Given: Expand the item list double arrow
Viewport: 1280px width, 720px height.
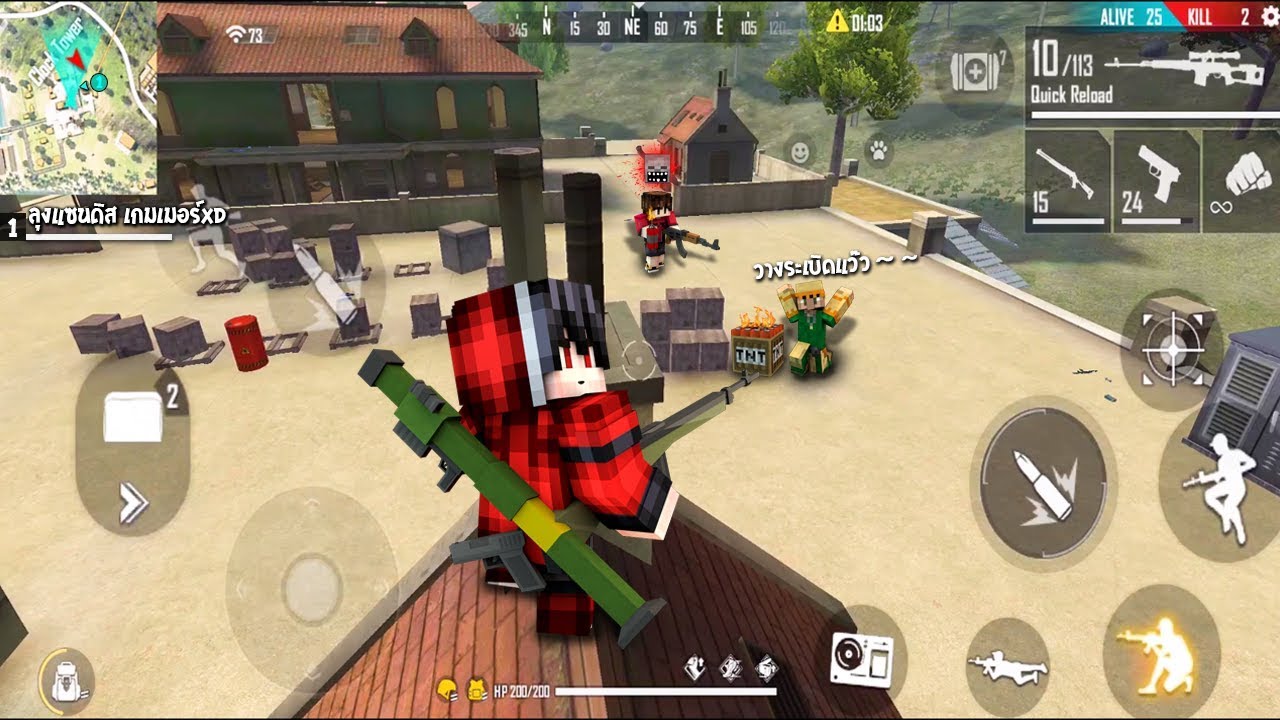Looking at the screenshot, I should click(133, 503).
